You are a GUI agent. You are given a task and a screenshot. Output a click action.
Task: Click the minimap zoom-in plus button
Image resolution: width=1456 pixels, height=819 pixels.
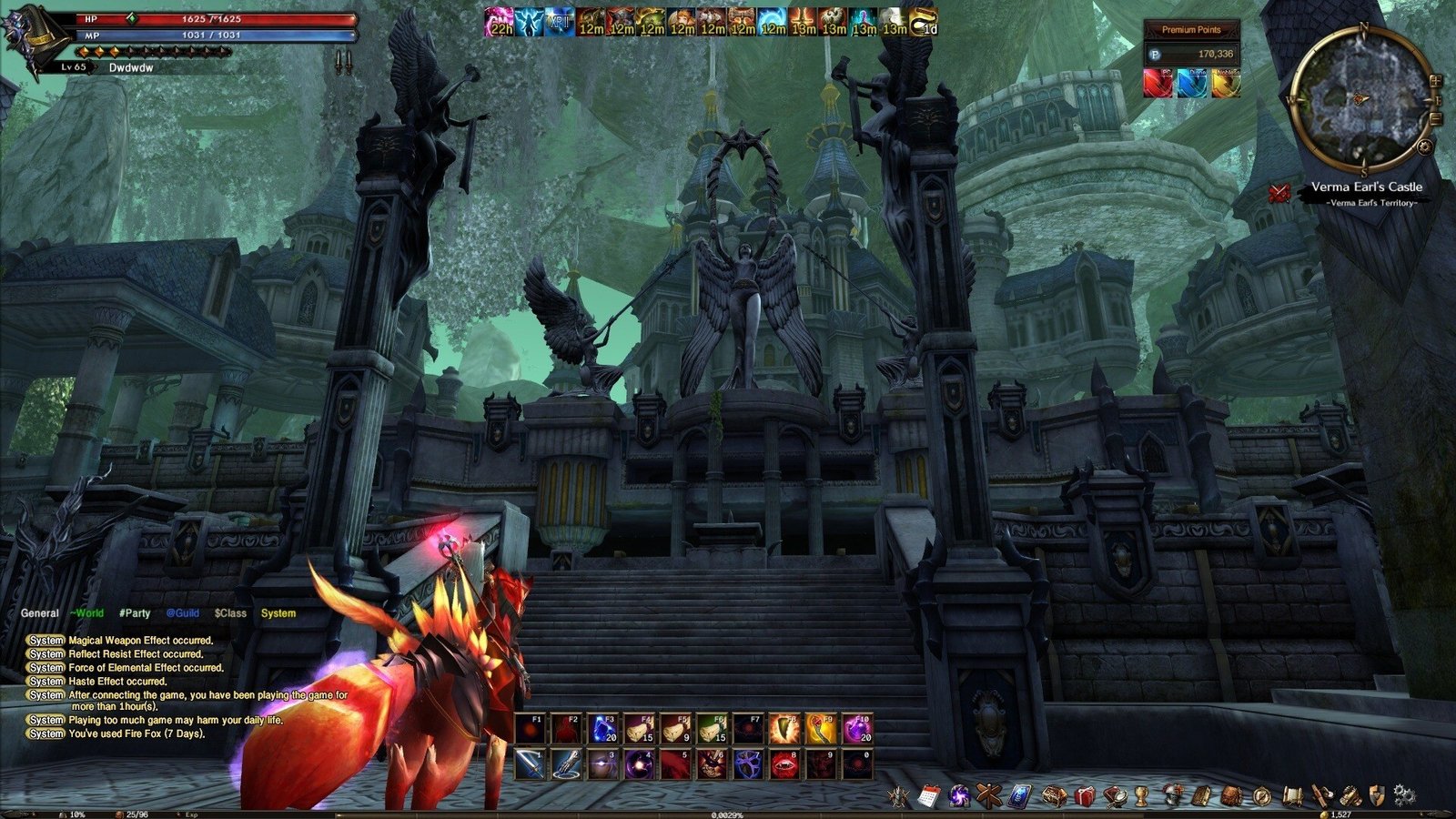click(x=1436, y=81)
